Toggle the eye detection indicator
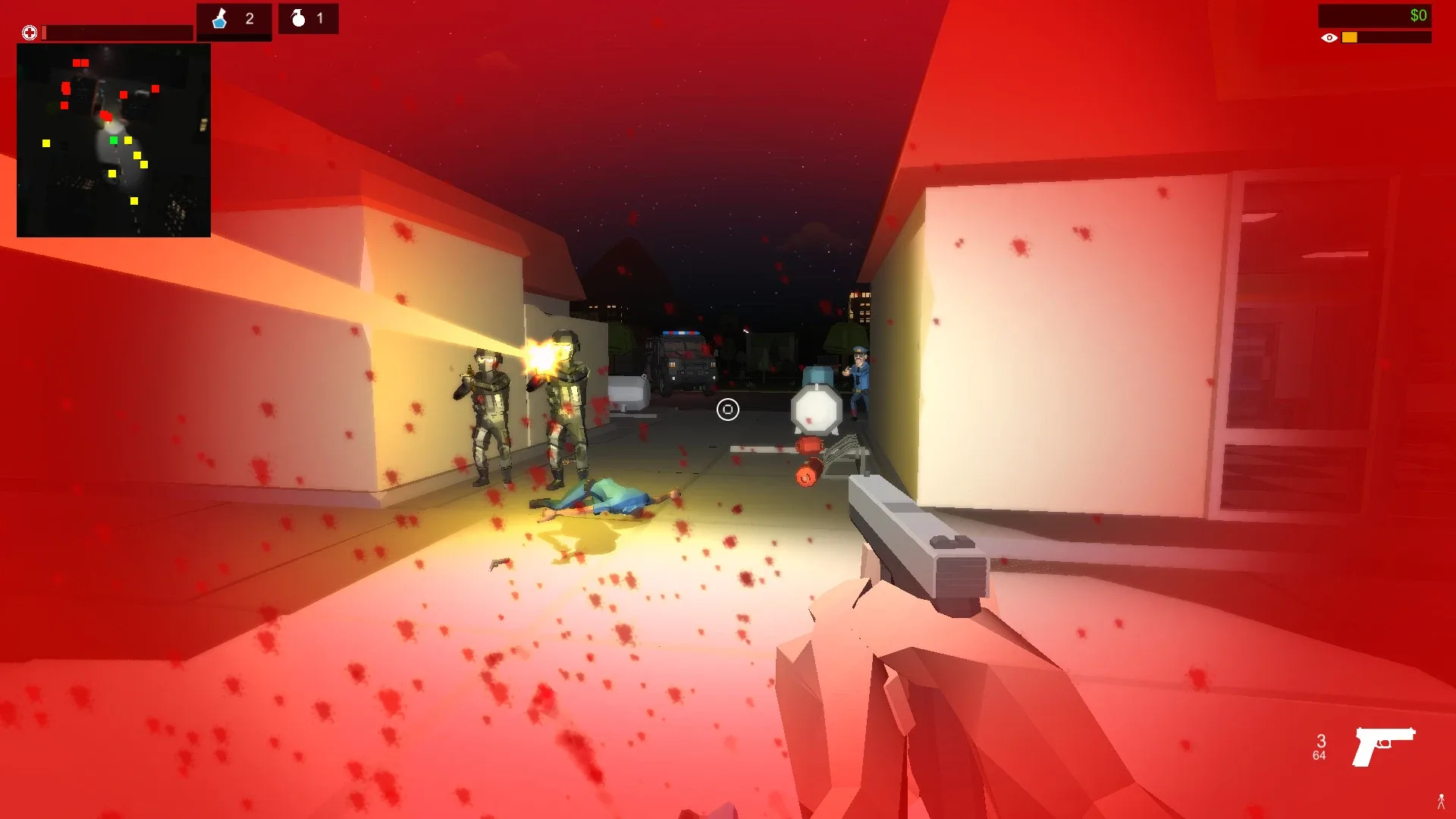The width and height of the screenshot is (1456, 819). pos(1331,36)
